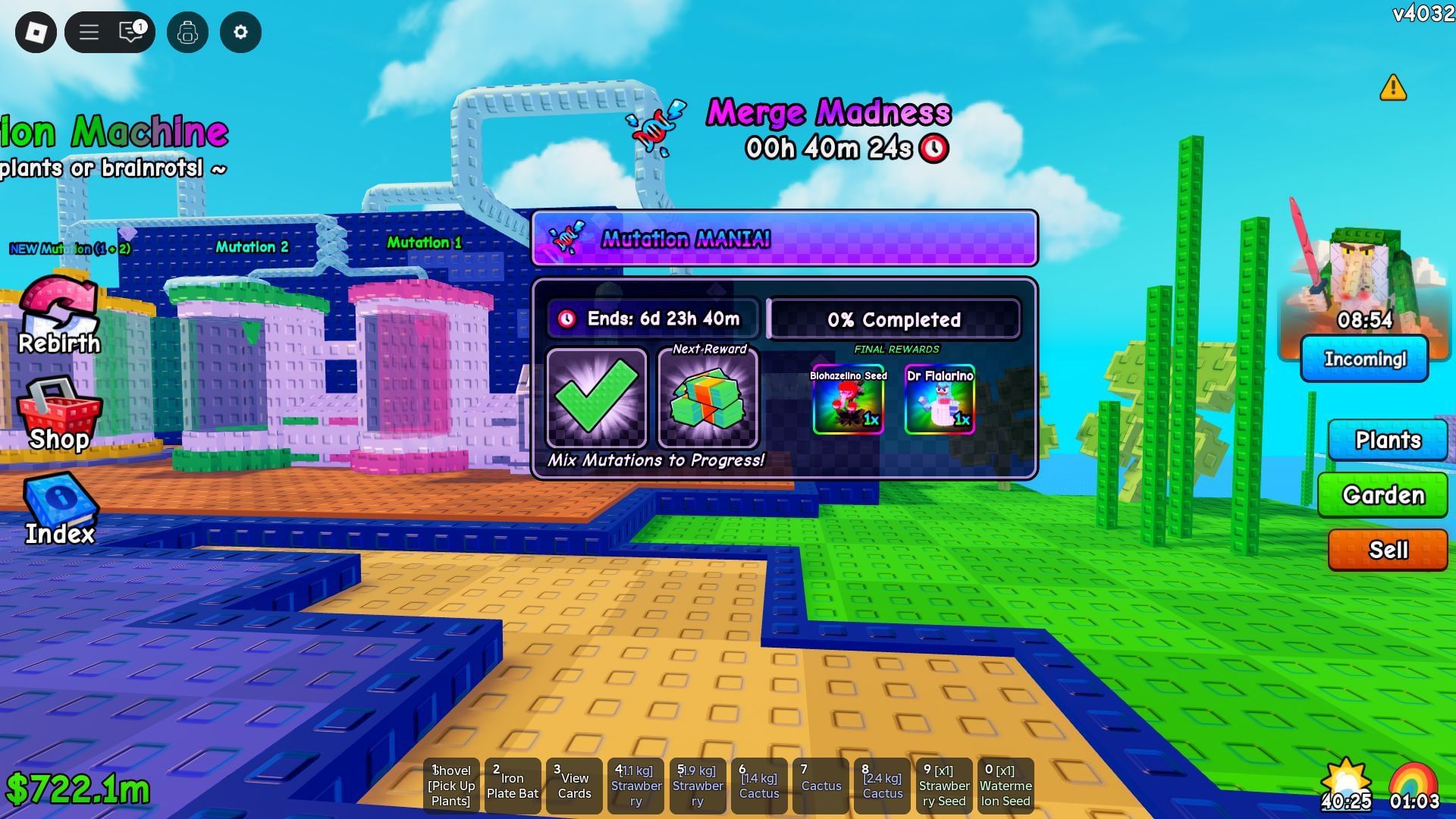Select the Iron Plate Bat from the hotbar
The image size is (1456, 819).
tap(513, 785)
